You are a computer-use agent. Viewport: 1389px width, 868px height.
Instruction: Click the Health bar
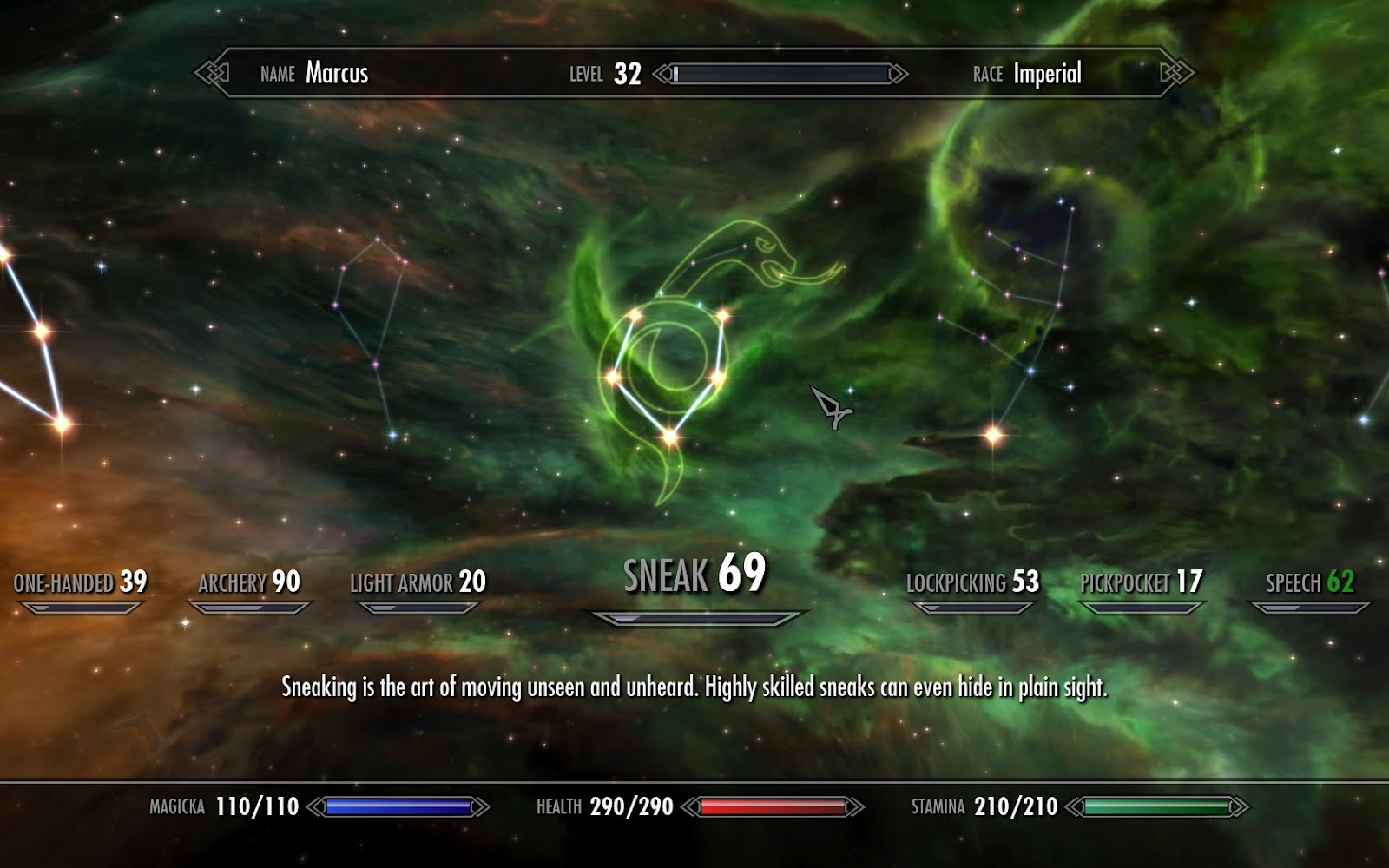point(773,806)
